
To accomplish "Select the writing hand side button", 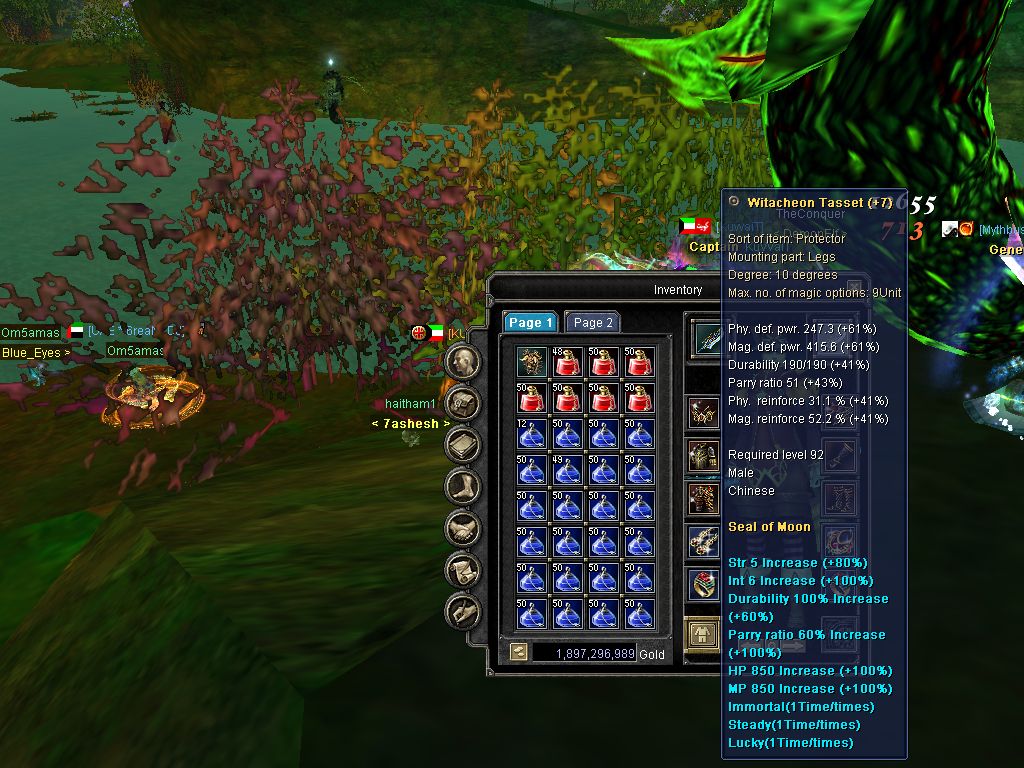I will (461, 611).
